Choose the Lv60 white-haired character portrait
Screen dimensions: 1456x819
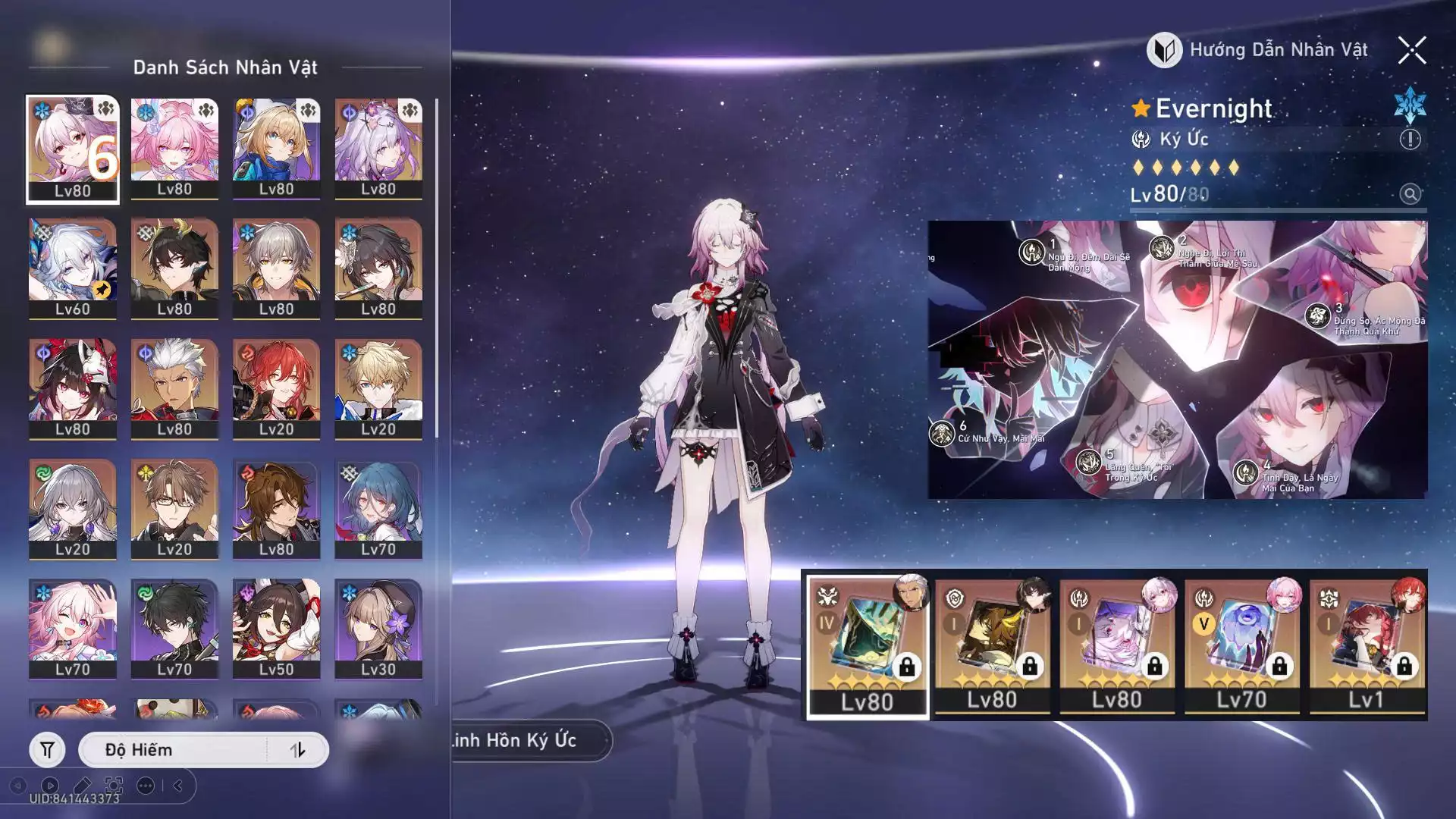tap(73, 268)
